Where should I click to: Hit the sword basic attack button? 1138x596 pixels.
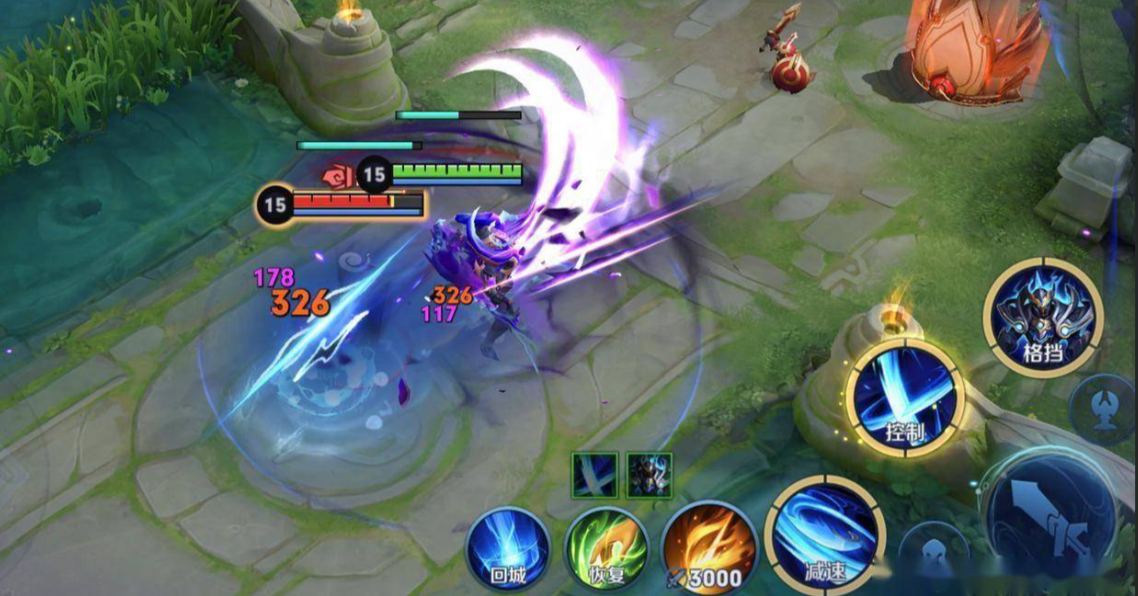pyautogui.click(x=1059, y=518)
